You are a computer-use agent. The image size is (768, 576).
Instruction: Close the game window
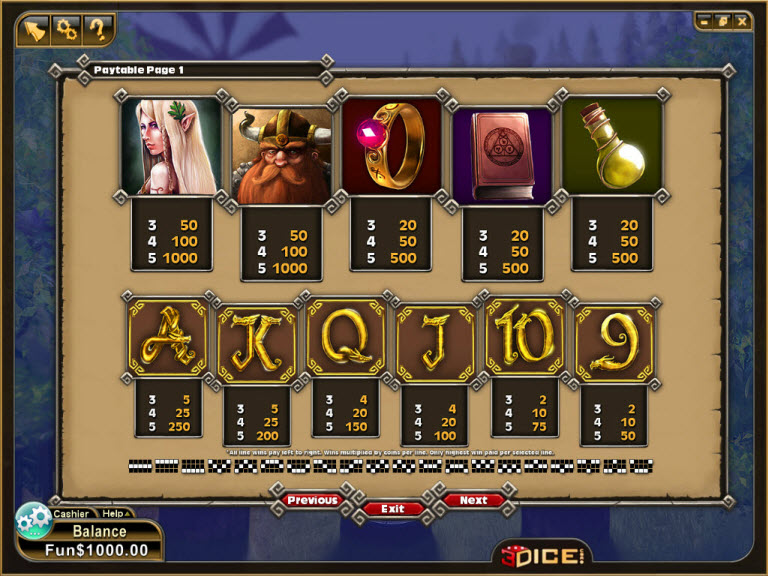point(741,20)
